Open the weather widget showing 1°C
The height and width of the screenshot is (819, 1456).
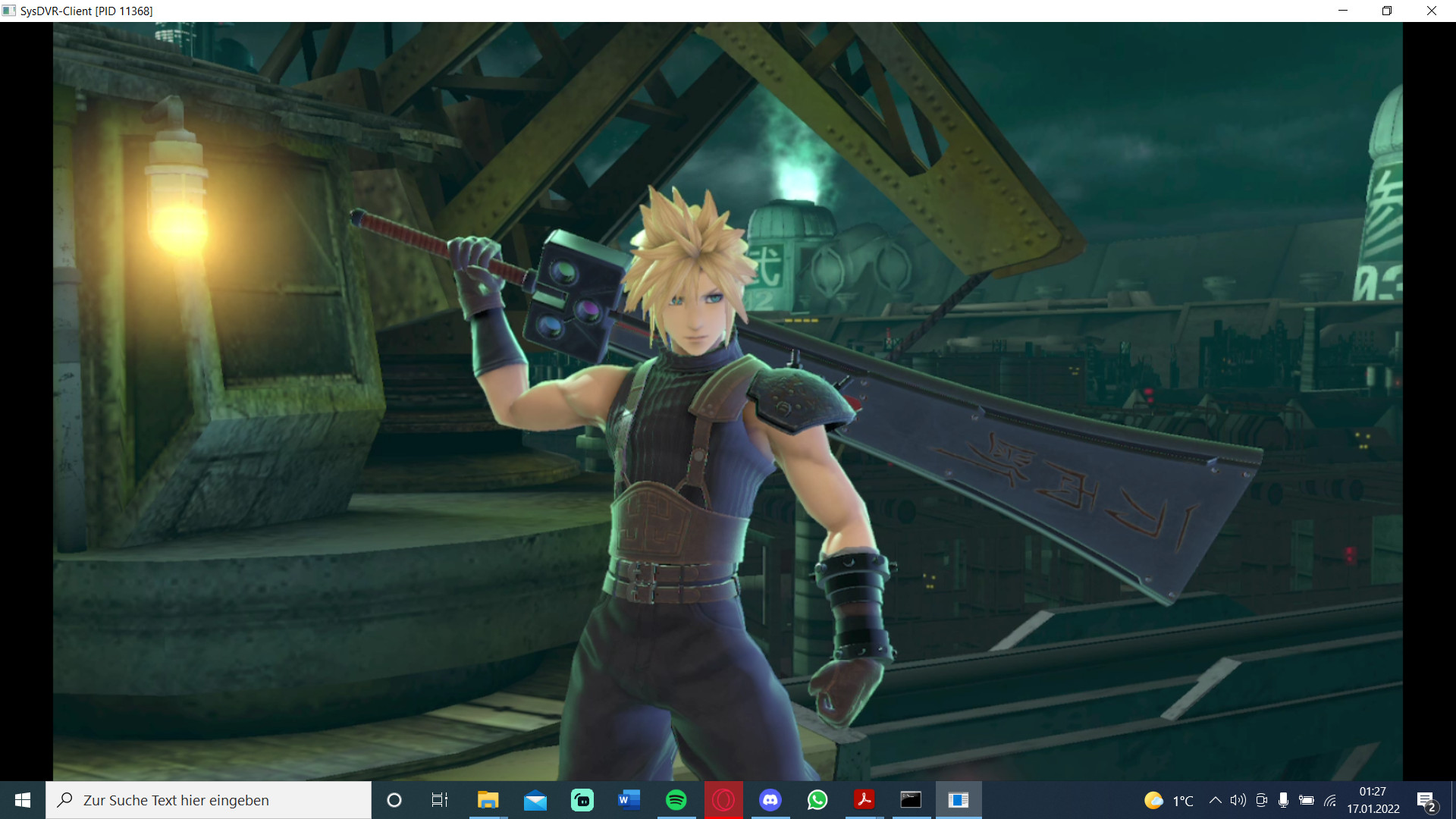[1168, 800]
